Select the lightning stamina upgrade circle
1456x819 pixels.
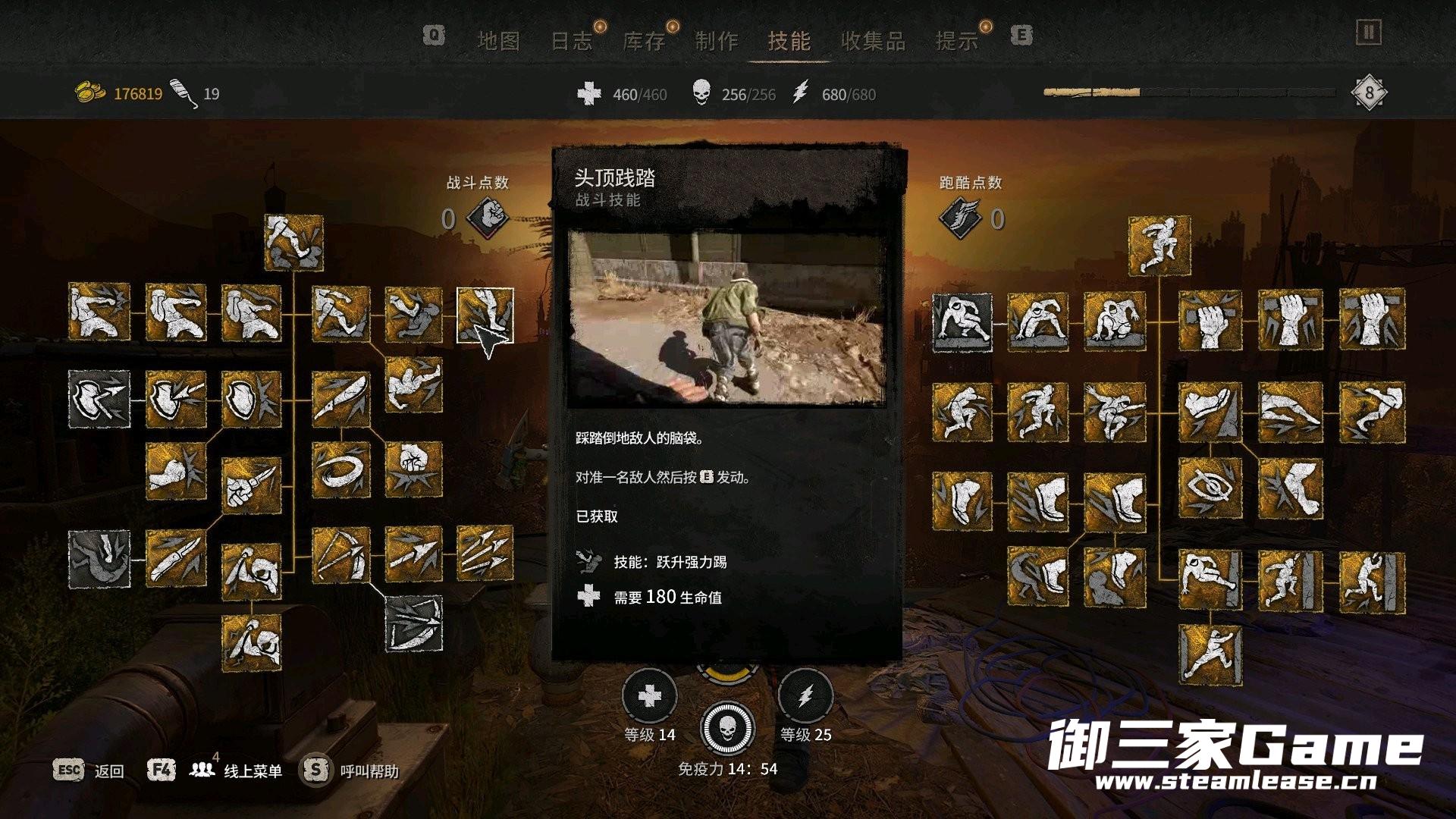pos(805,696)
